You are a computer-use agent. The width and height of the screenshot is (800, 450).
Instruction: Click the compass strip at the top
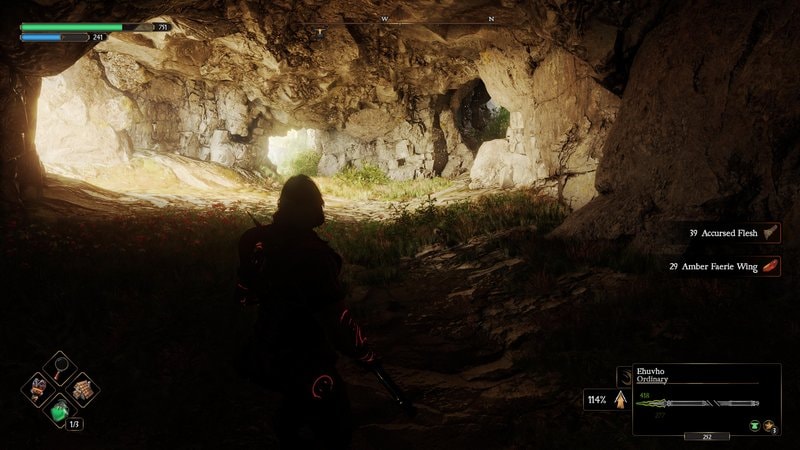[400, 20]
